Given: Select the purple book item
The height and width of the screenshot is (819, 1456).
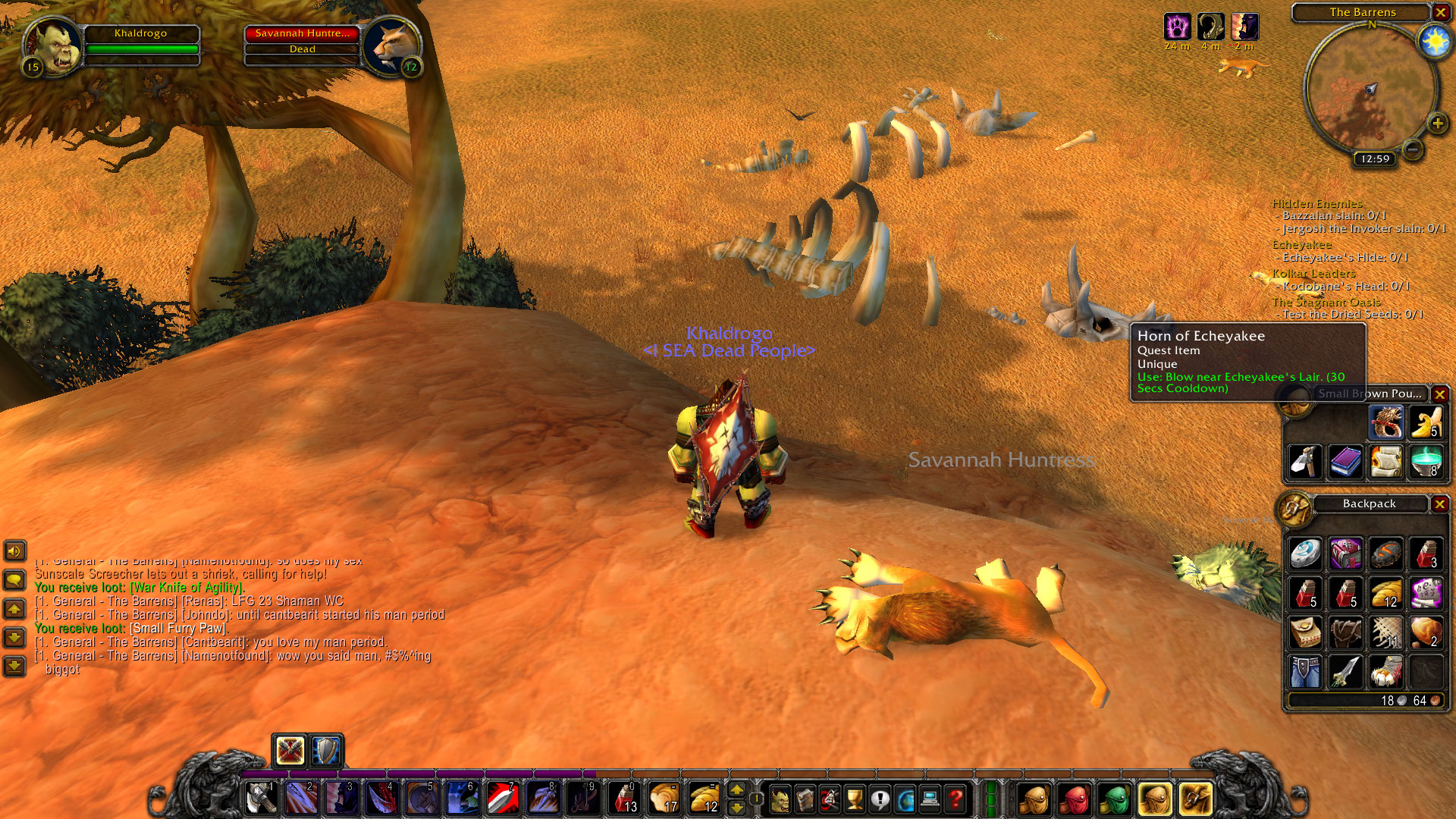Looking at the screenshot, I should point(1345,462).
